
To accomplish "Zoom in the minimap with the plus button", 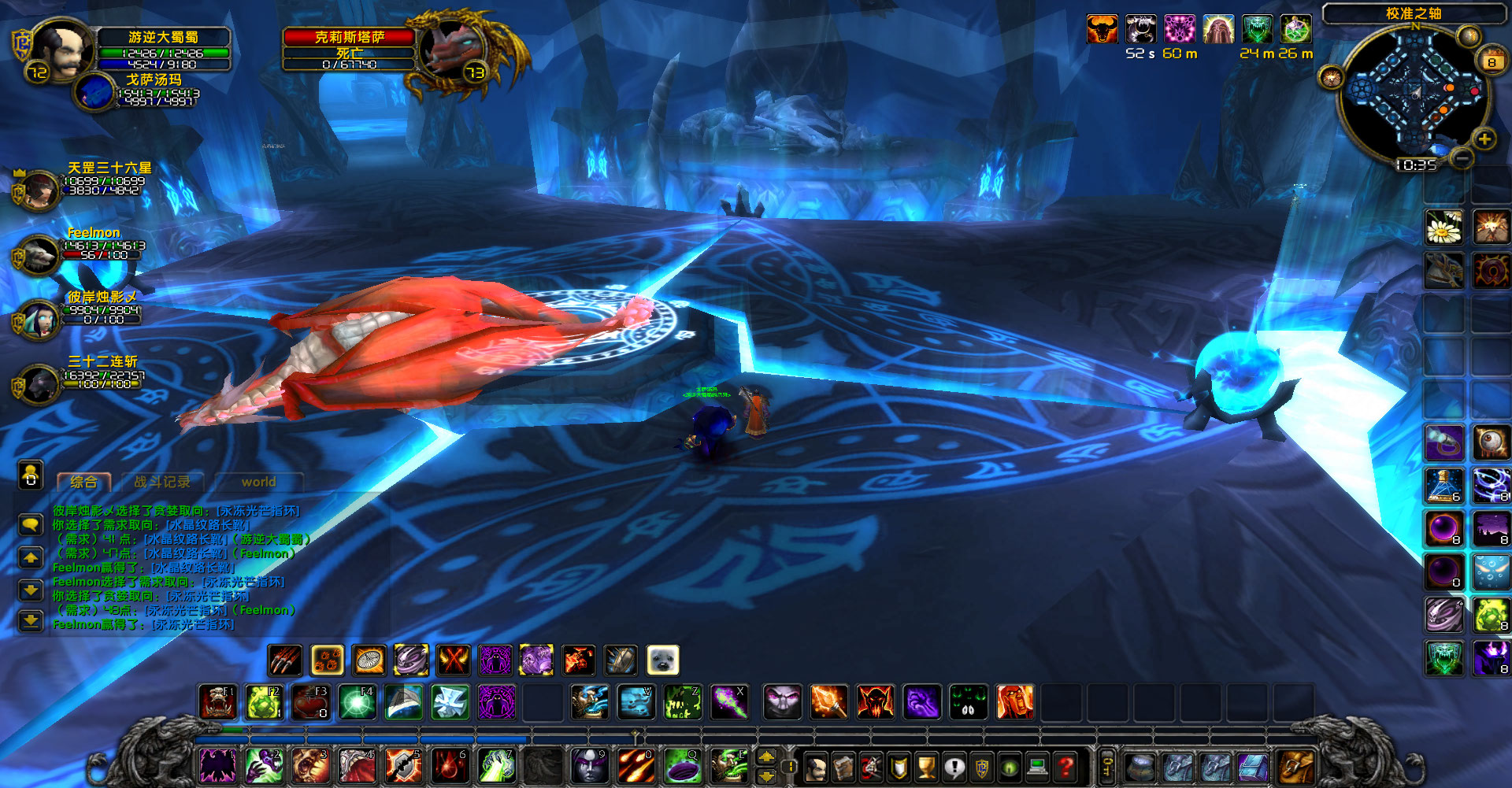I will click(x=1484, y=139).
